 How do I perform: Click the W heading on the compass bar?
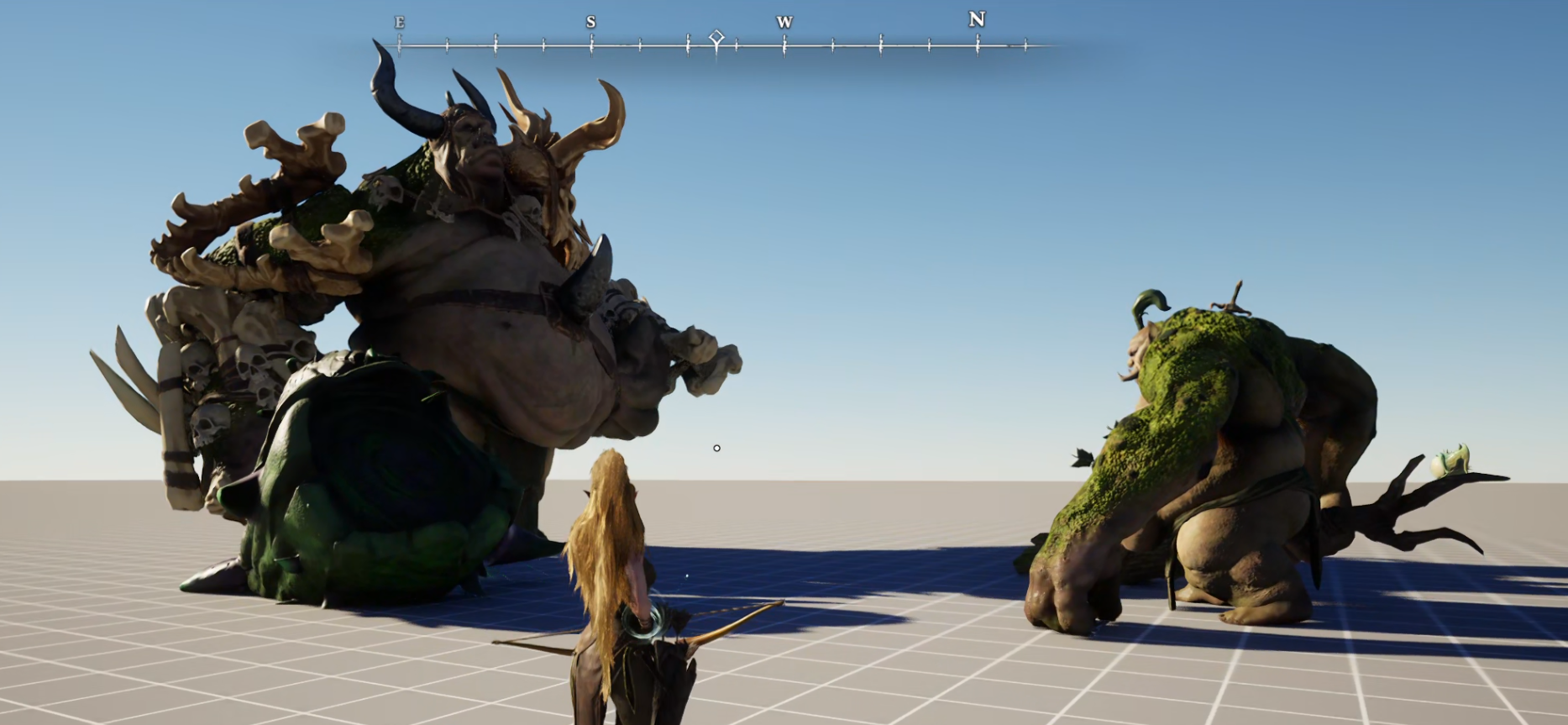784,23
